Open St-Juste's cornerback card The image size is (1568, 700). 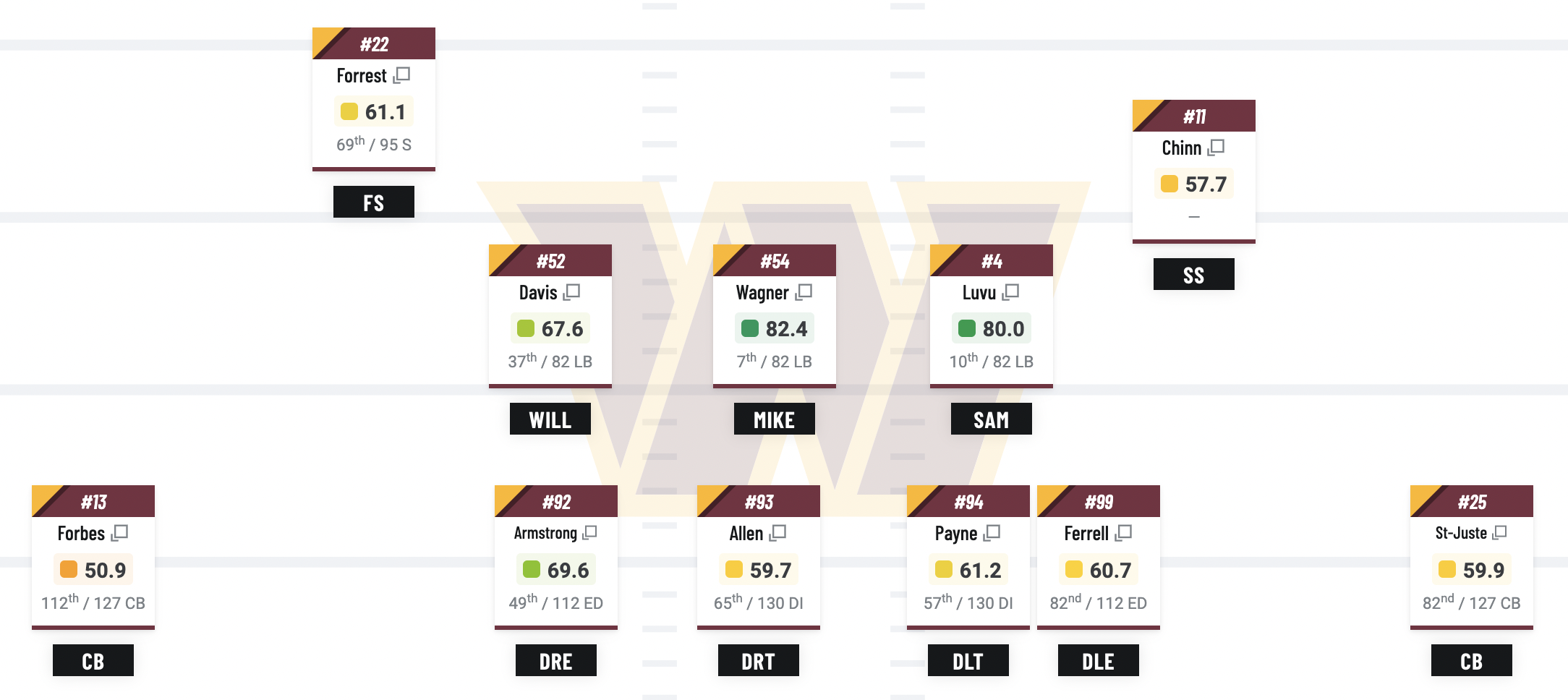(1461, 534)
